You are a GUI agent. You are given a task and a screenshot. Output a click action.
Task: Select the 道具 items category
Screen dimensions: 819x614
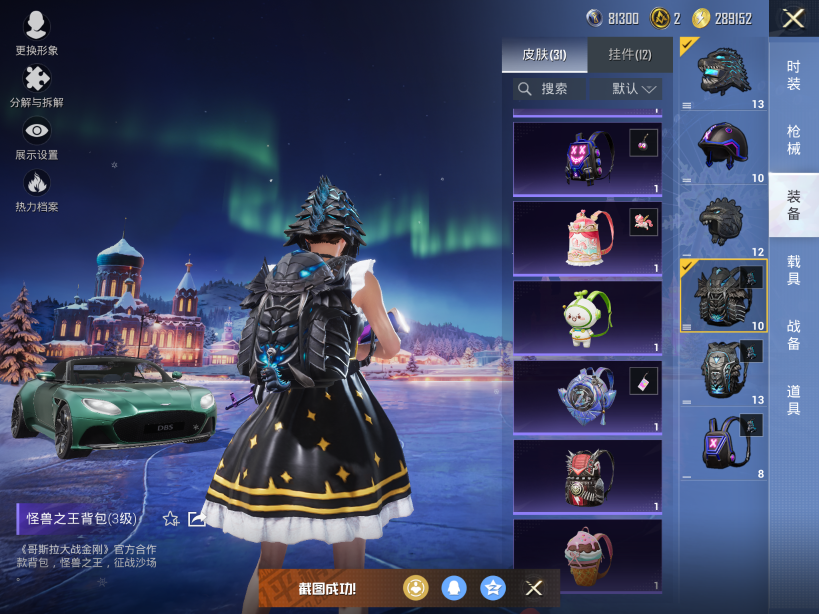(x=793, y=400)
